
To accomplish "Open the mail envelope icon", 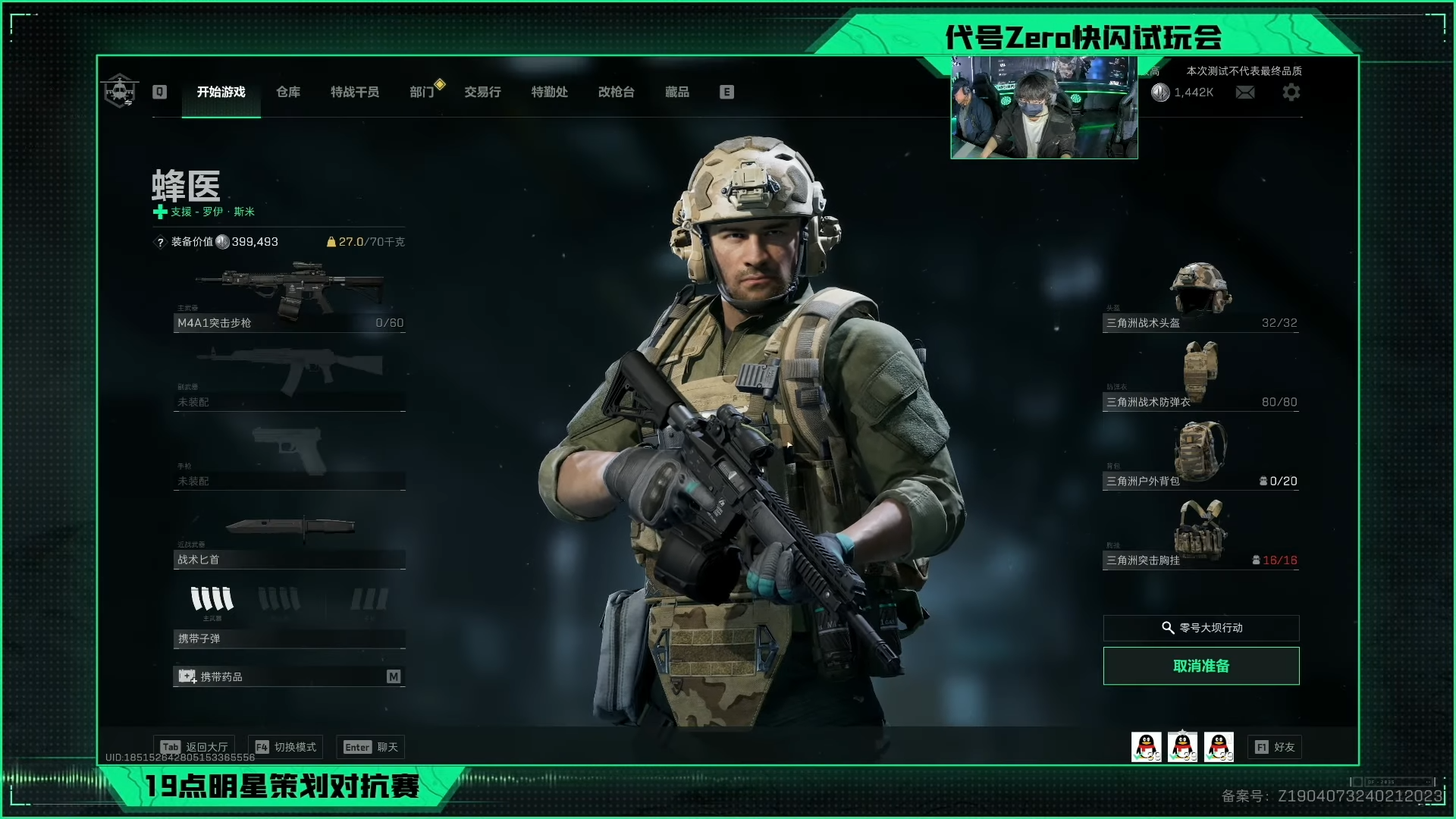I will pyautogui.click(x=1245, y=92).
